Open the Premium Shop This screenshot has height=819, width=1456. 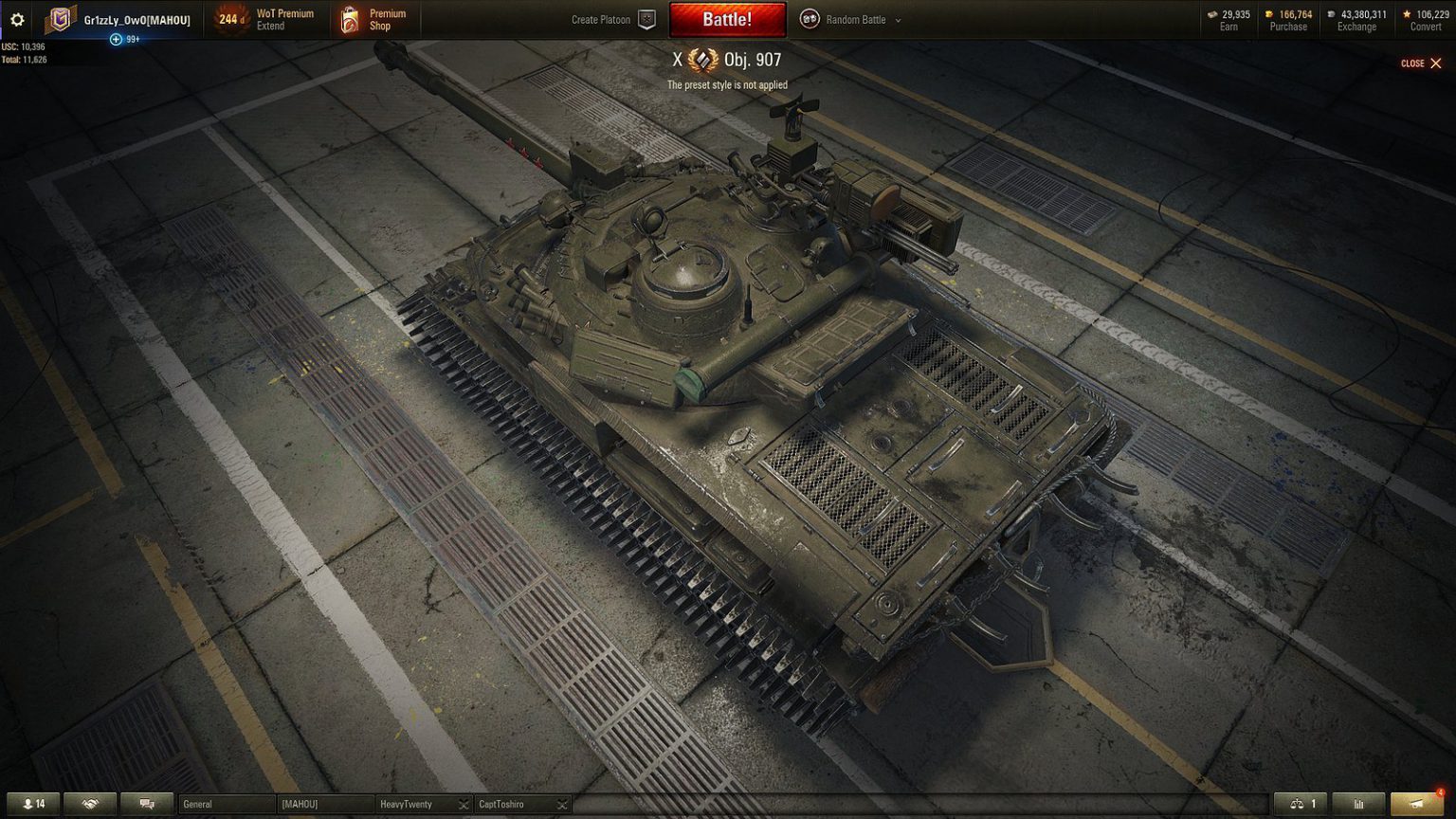[374, 18]
